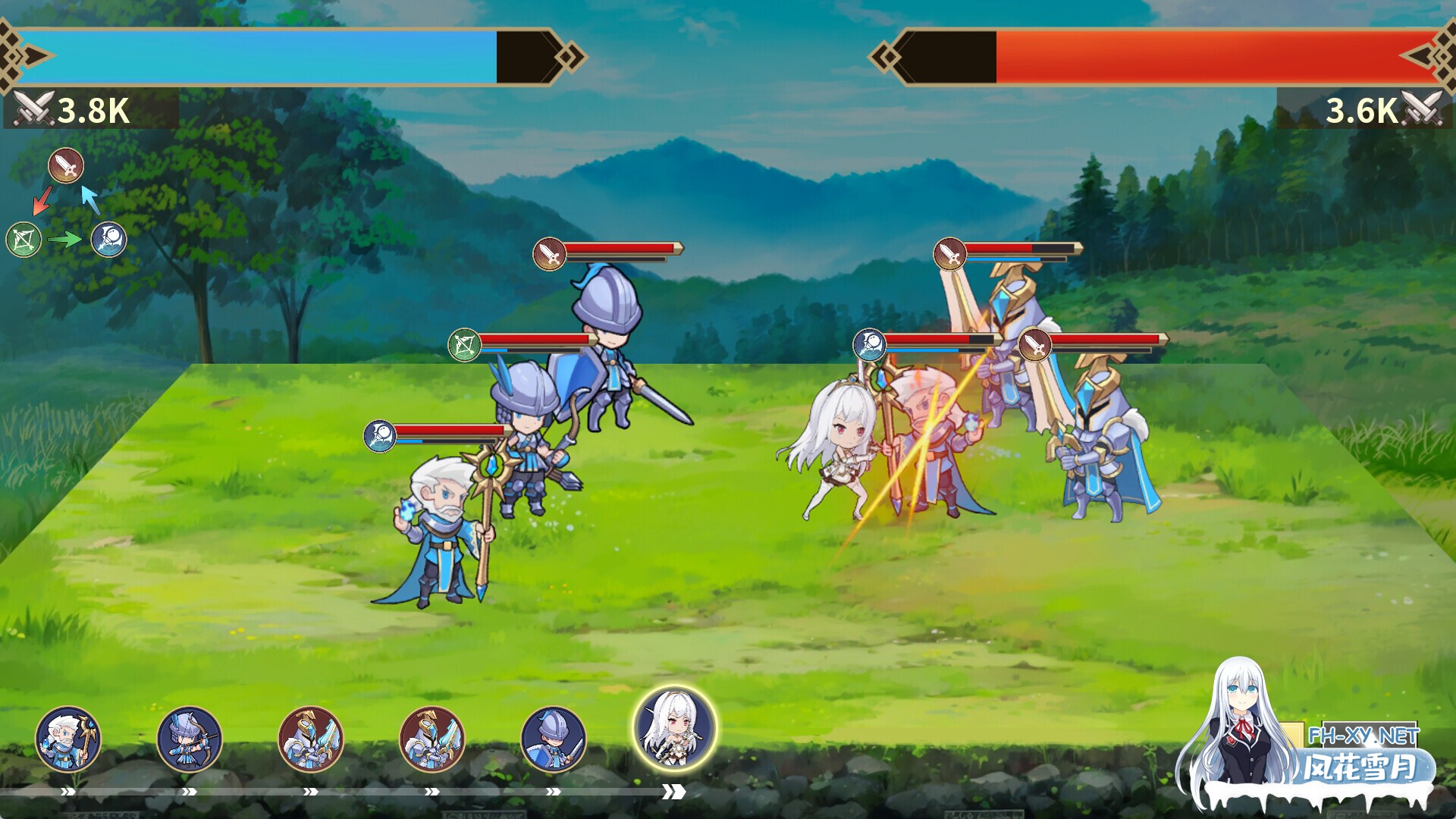Image resolution: width=1456 pixels, height=819 pixels.
Task: Click the bow class icon in the counter triangle
Action: coord(24,240)
